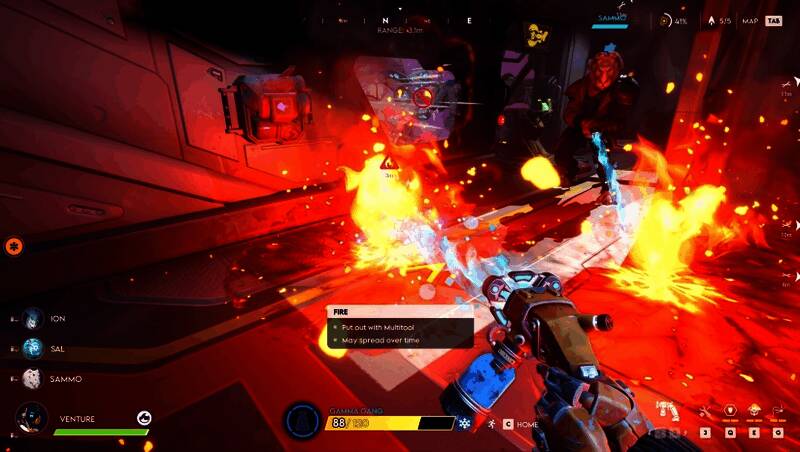Screen dimensions: 800x452
Task: Click the round emote icon beside Venture
Action: pyautogui.click(x=144, y=418)
